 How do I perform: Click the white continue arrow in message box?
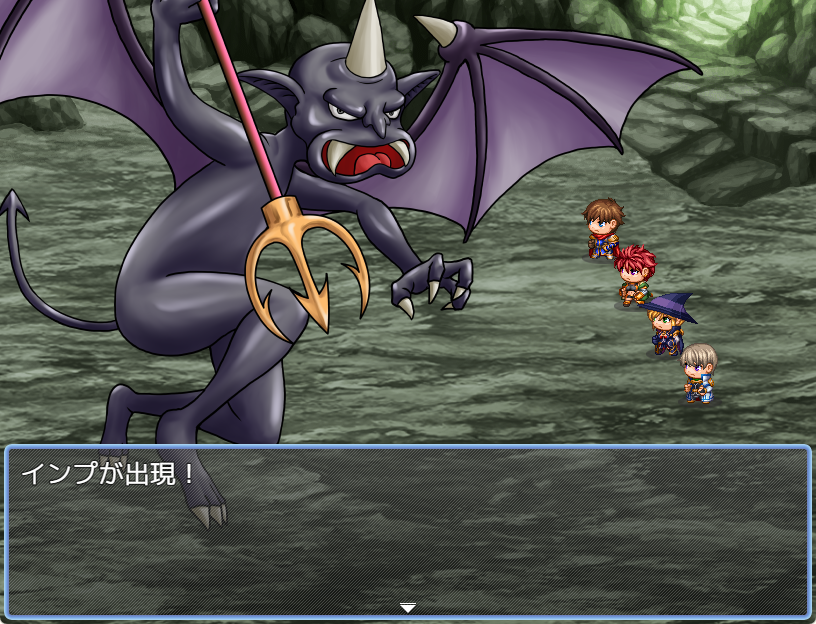point(407,607)
